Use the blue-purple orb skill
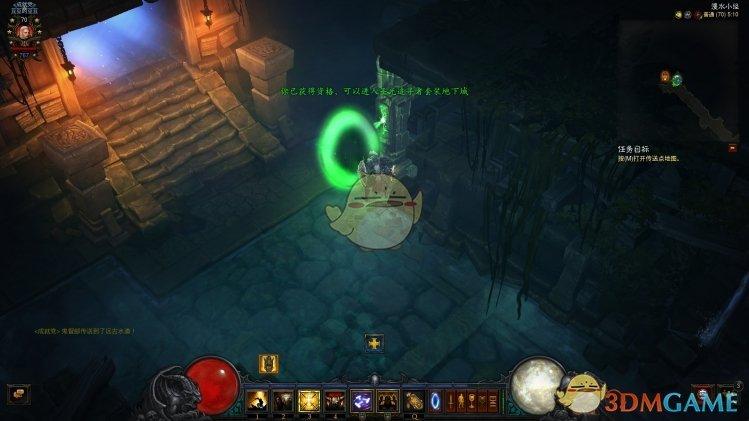Viewport: 749px width, 421px height. click(361, 400)
